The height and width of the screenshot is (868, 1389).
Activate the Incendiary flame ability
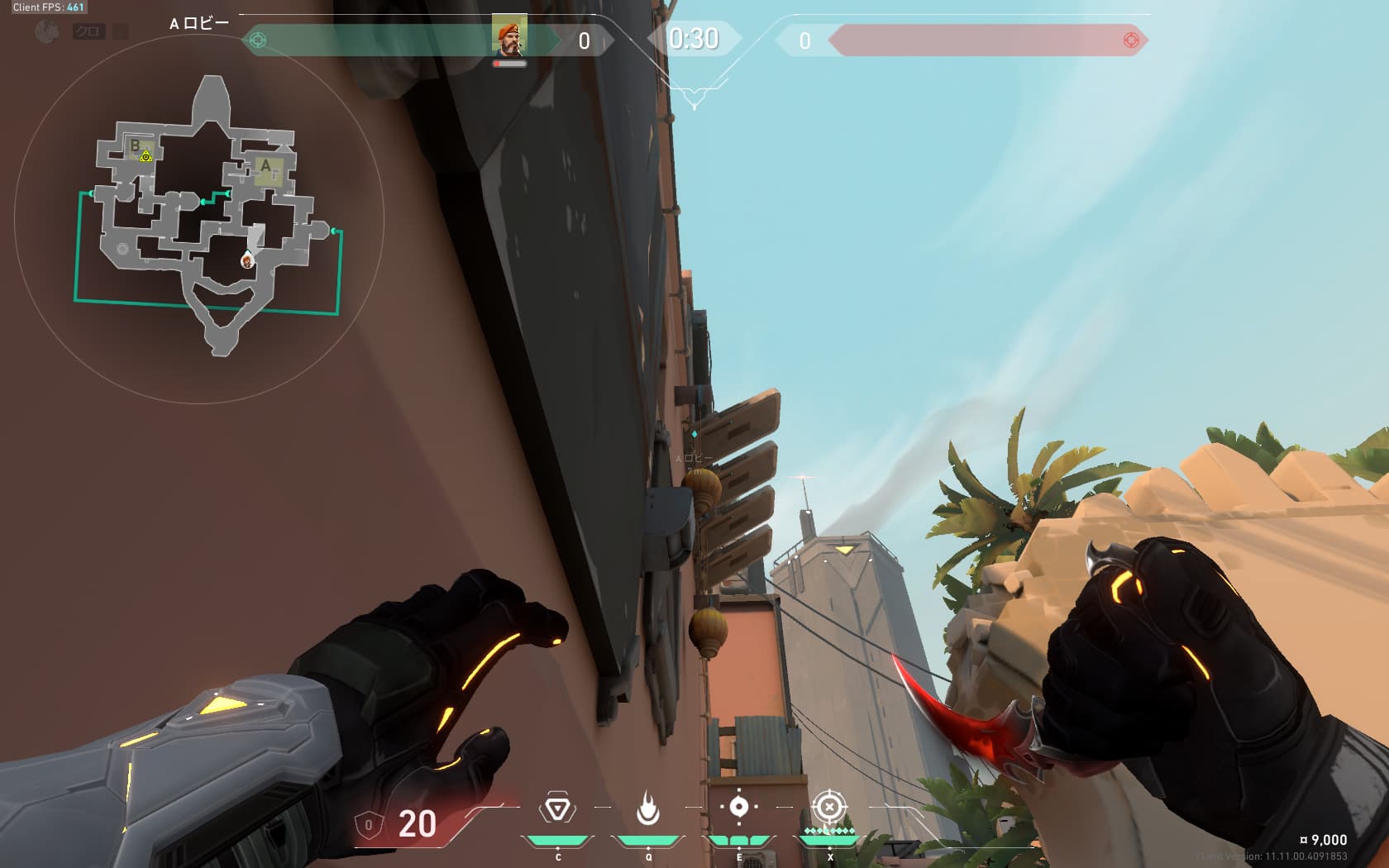pyautogui.click(x=648, y=808)
